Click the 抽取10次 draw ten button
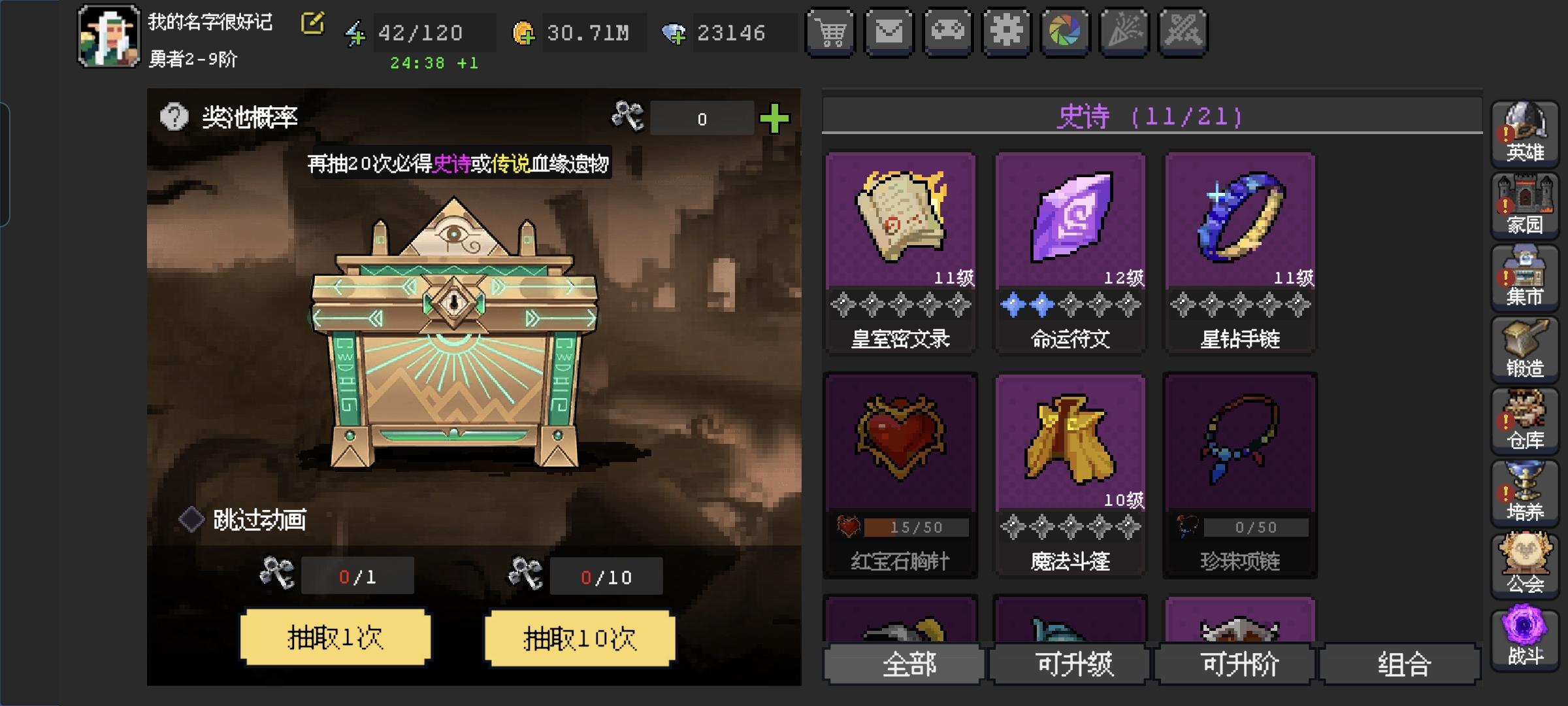 click(x=579, y=639)
